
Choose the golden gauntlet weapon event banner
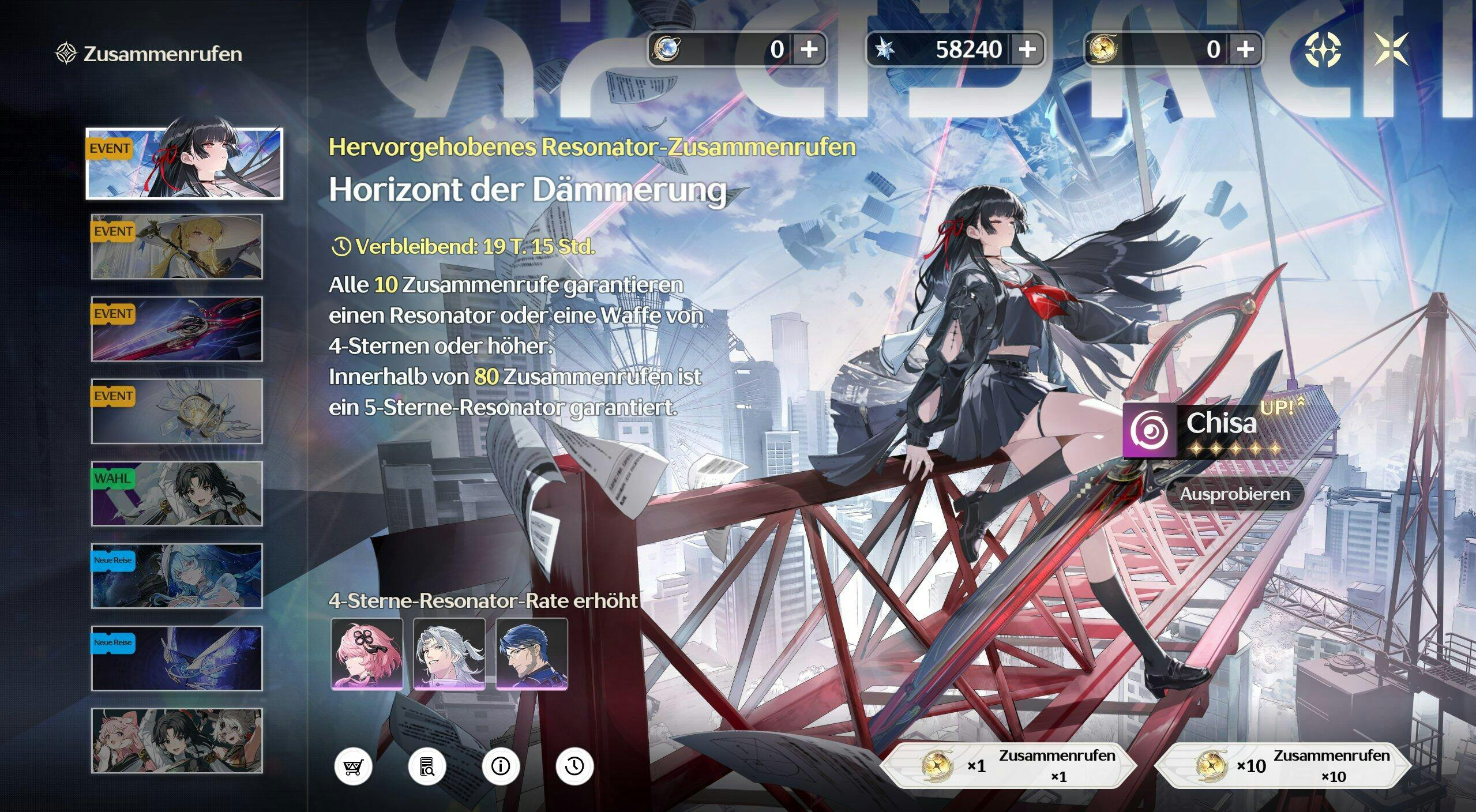[176, 411]
